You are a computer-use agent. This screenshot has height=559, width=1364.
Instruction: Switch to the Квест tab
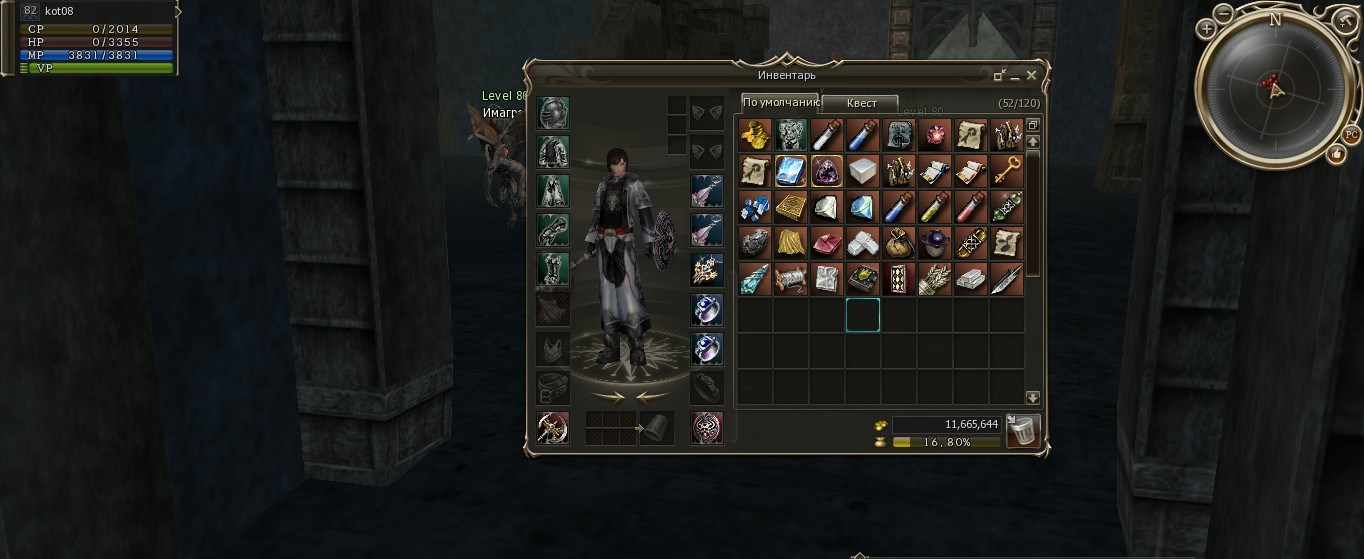coord(861,103)
